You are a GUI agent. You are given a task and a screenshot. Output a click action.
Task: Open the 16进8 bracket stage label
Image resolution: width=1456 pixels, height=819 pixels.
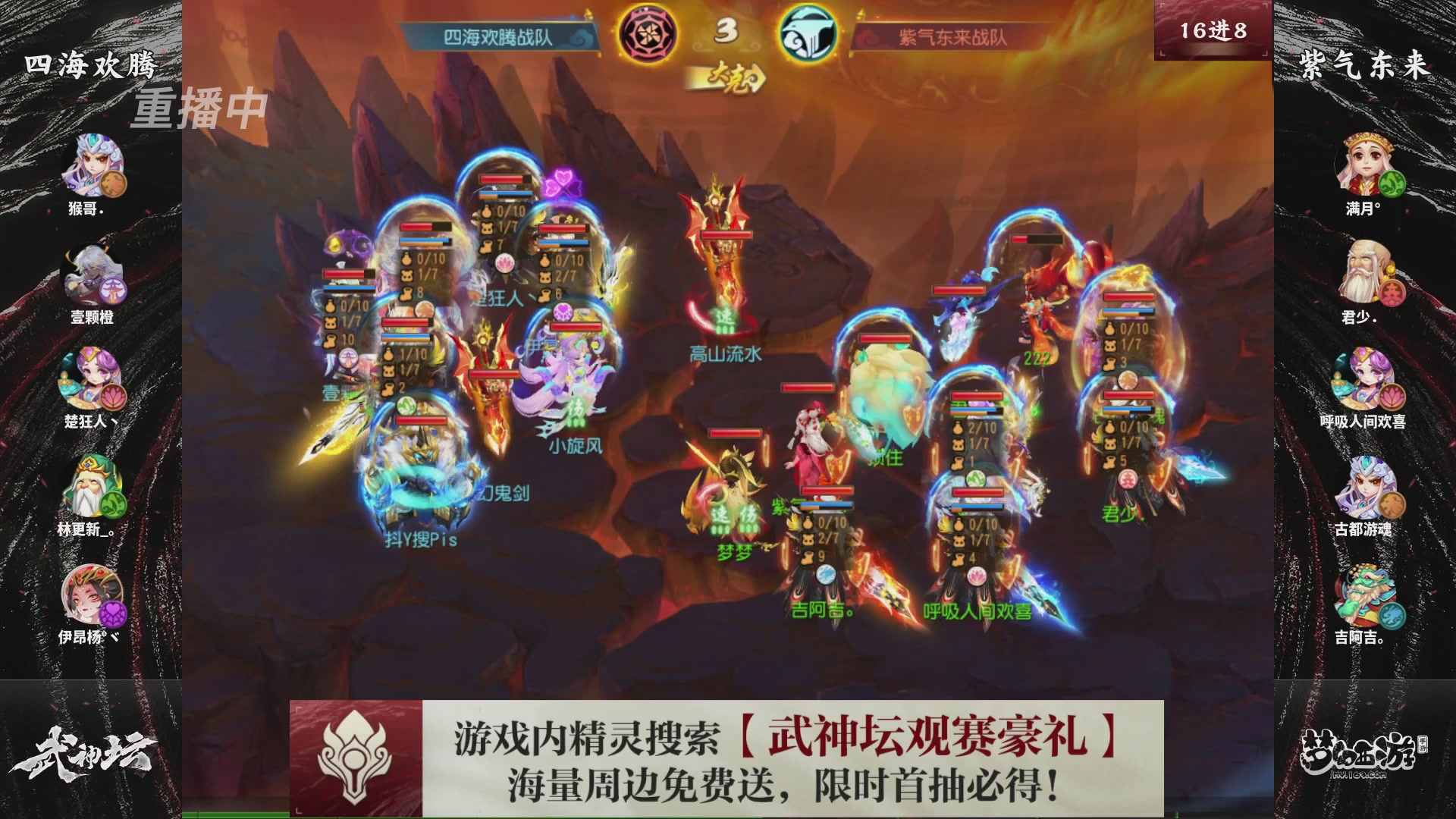point(1212,29)
